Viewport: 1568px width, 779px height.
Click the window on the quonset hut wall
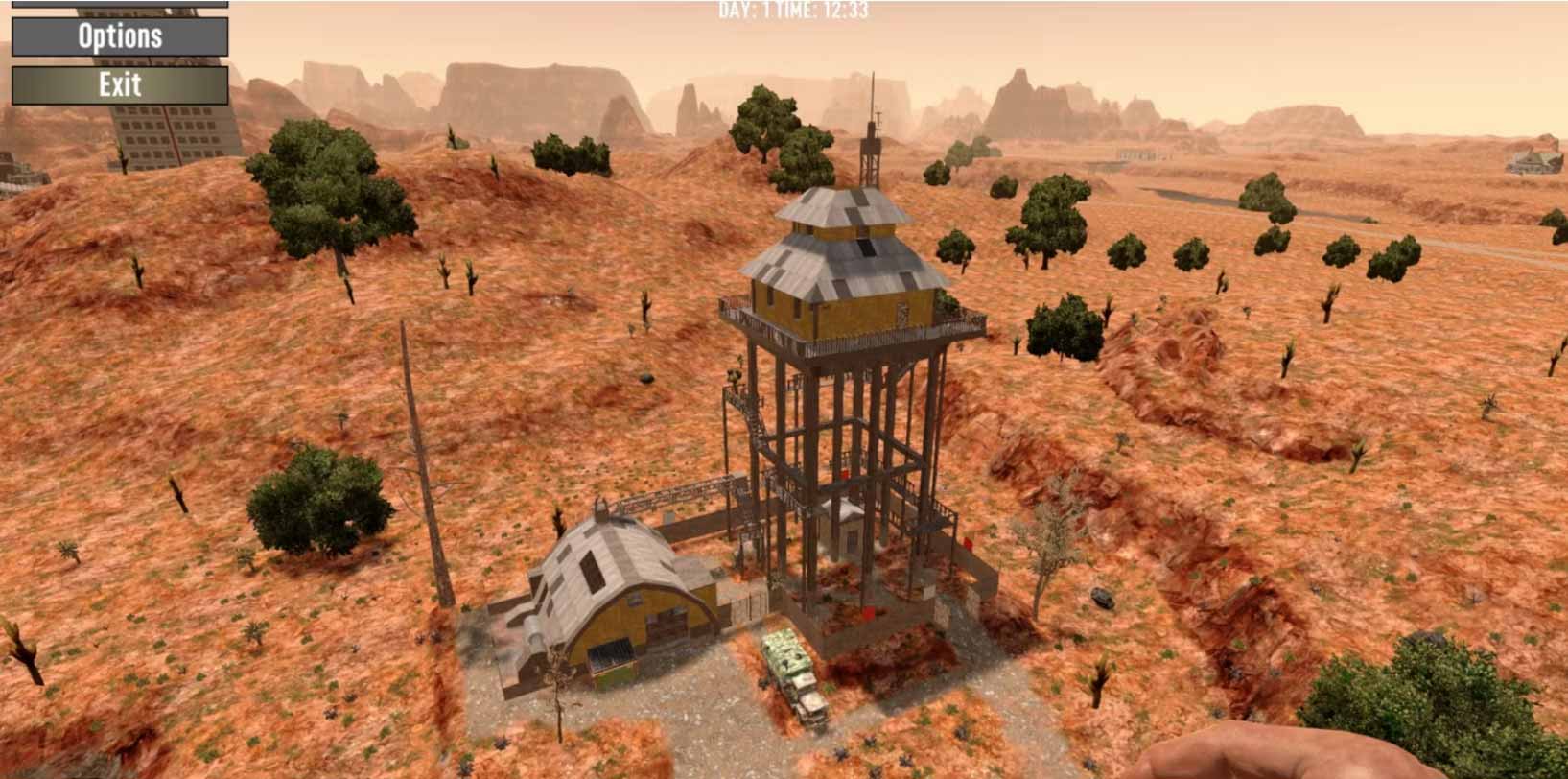click(x=612, y=651)
